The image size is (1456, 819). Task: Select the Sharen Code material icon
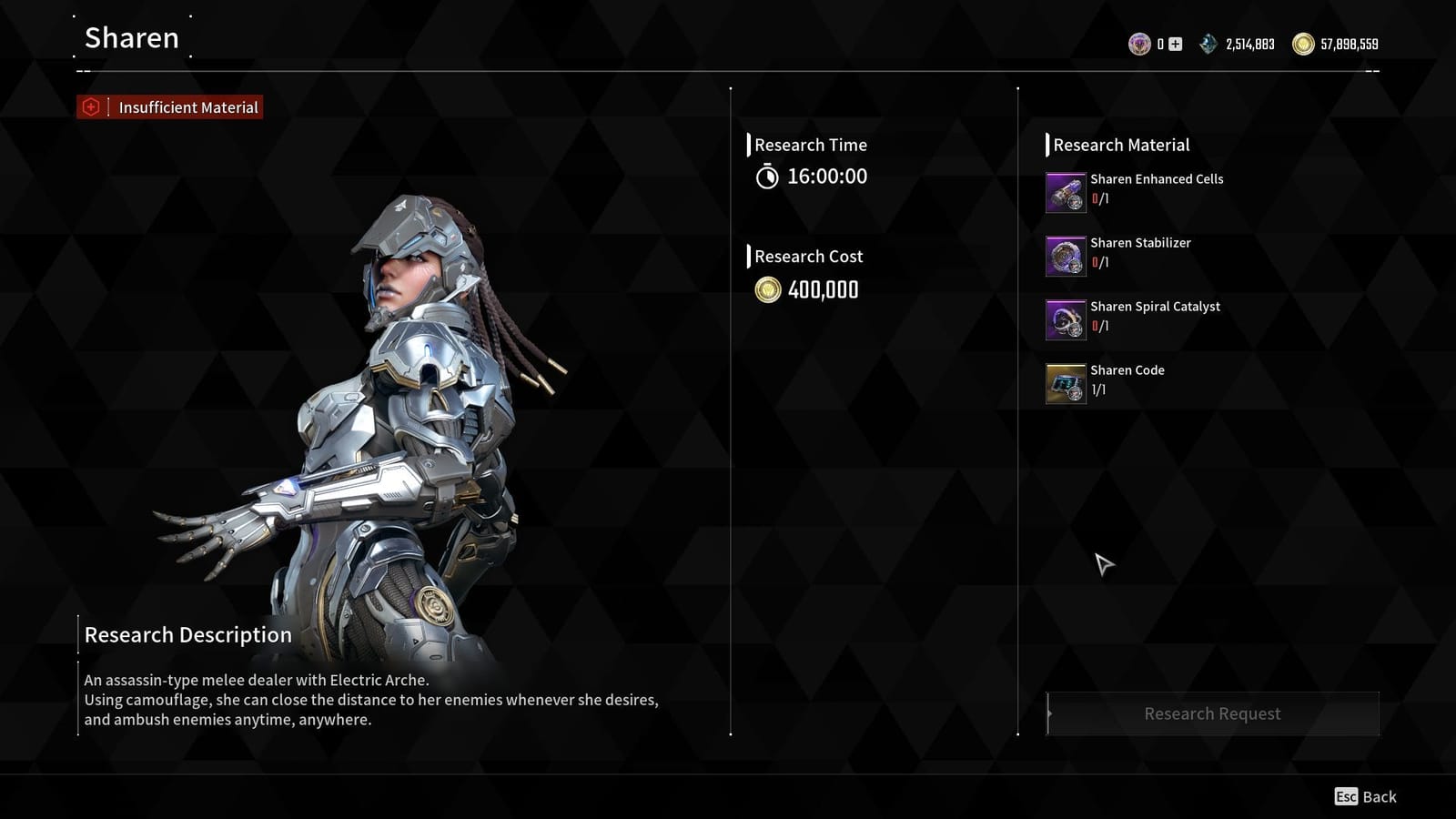[1065, 382]
